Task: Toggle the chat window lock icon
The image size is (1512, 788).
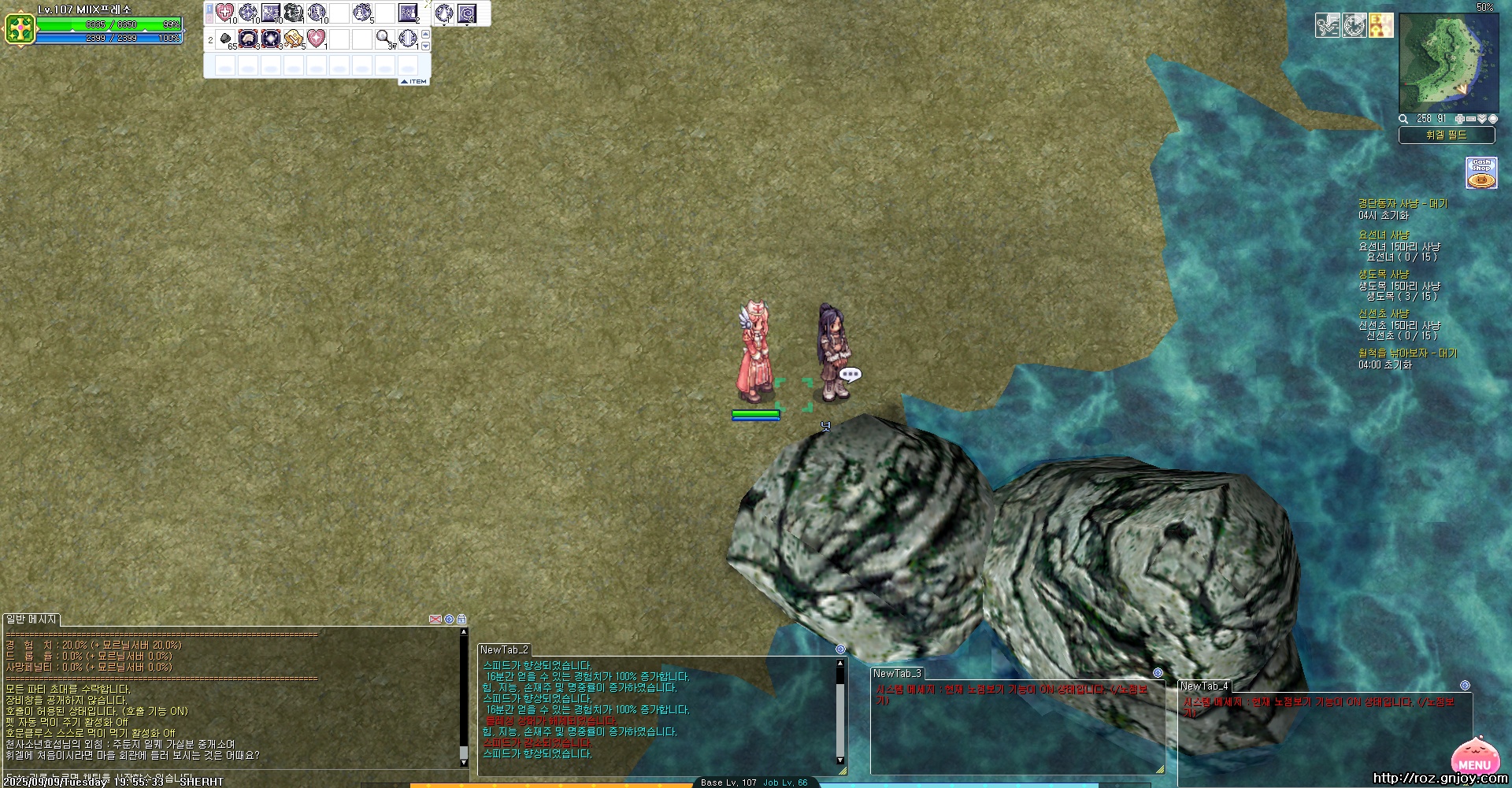Action: [461, 620]
